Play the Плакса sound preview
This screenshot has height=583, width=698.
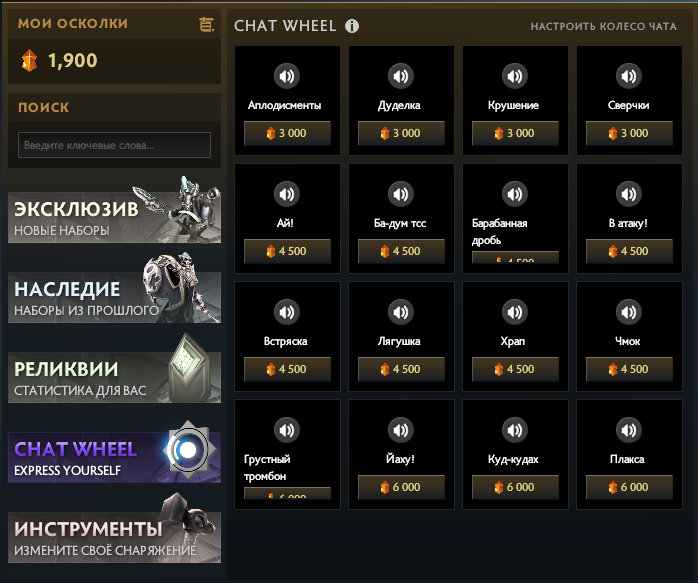coord(629,429)
